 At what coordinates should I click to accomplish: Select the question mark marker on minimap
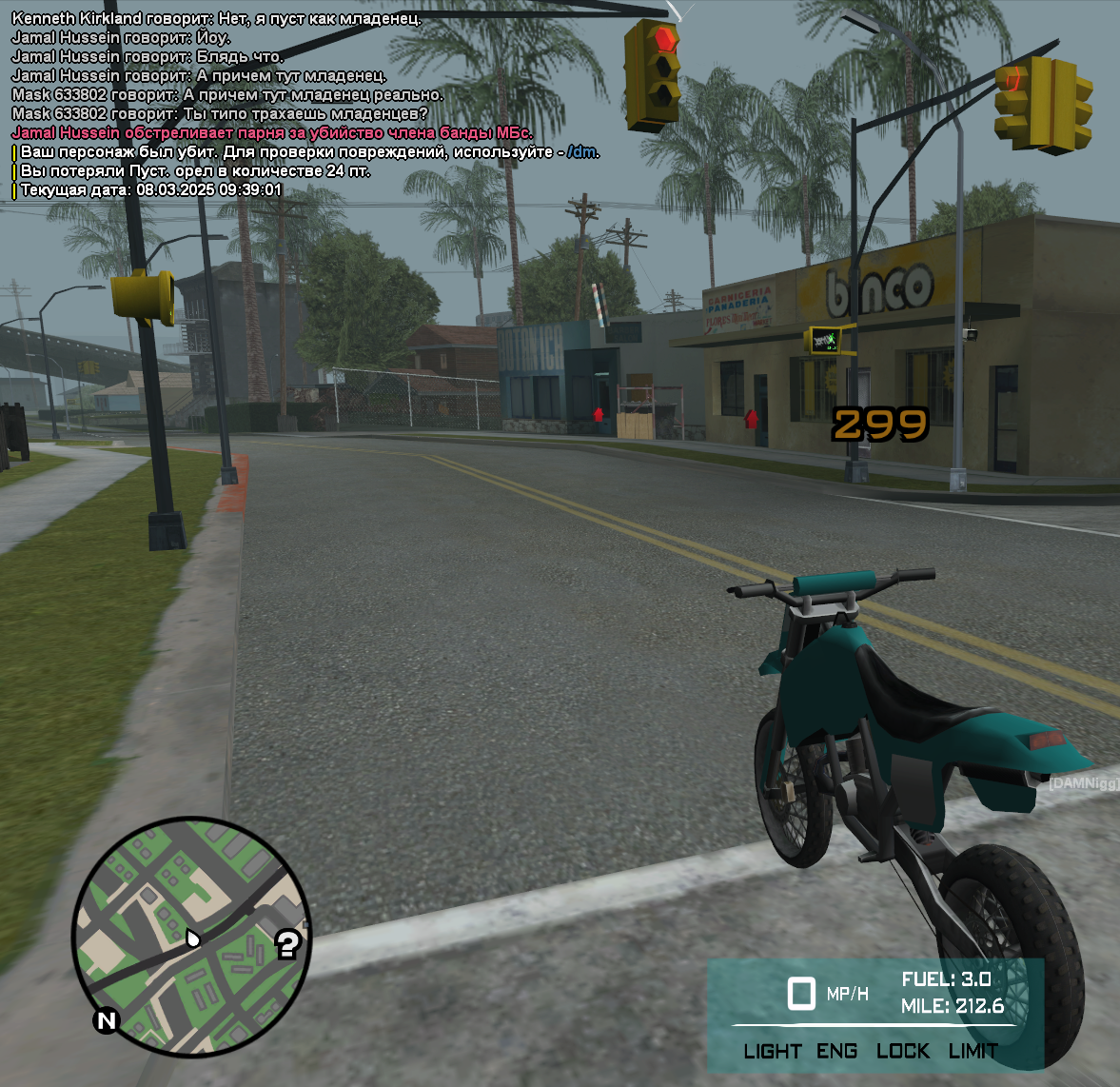point(288,944)
